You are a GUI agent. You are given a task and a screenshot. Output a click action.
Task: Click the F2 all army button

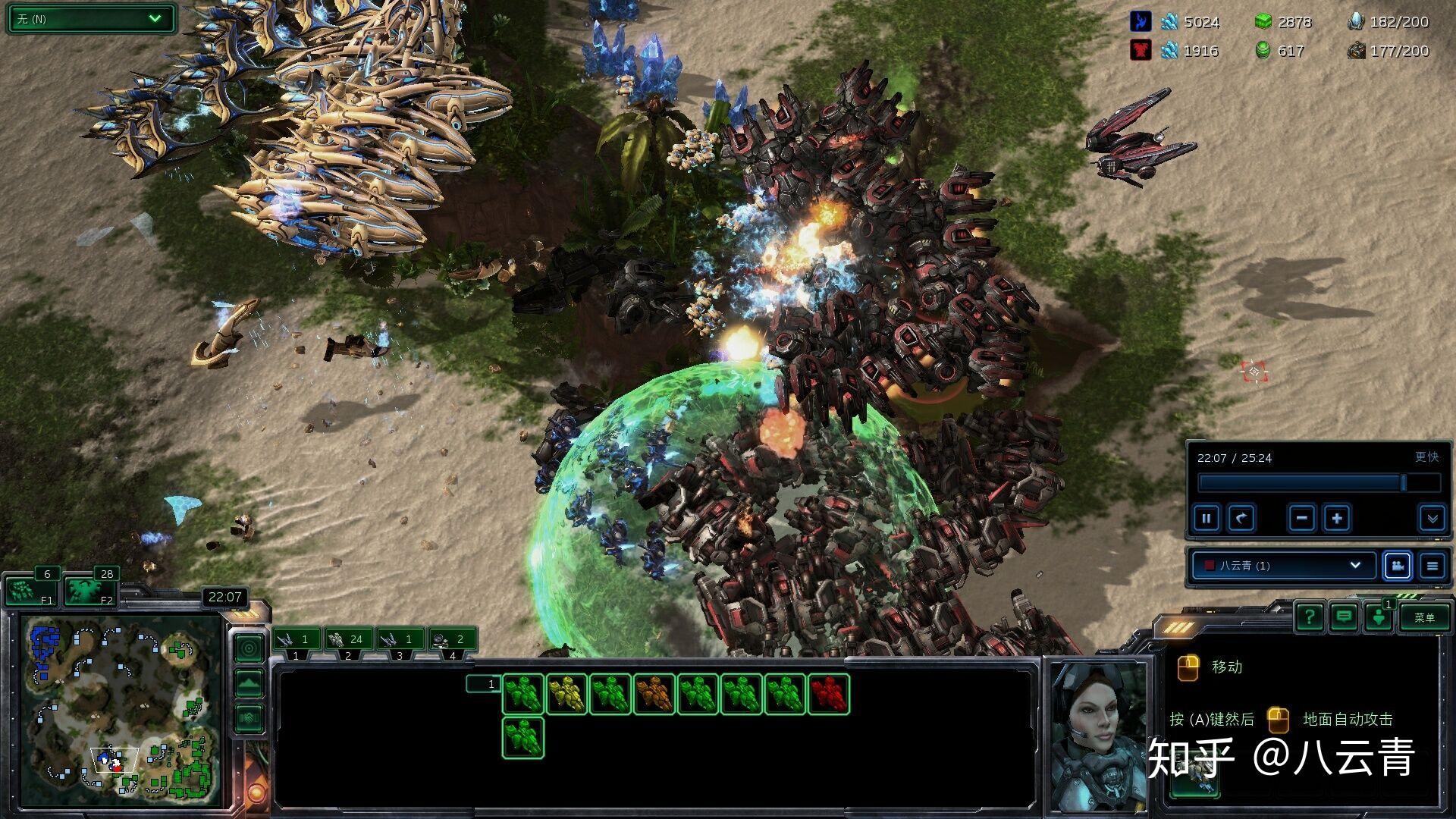89,591
